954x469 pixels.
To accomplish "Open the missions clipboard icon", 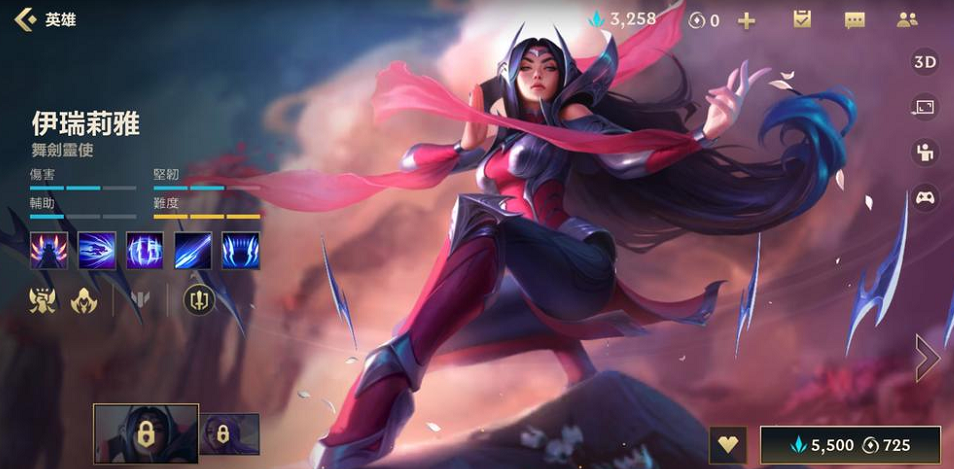I will 801,19.
